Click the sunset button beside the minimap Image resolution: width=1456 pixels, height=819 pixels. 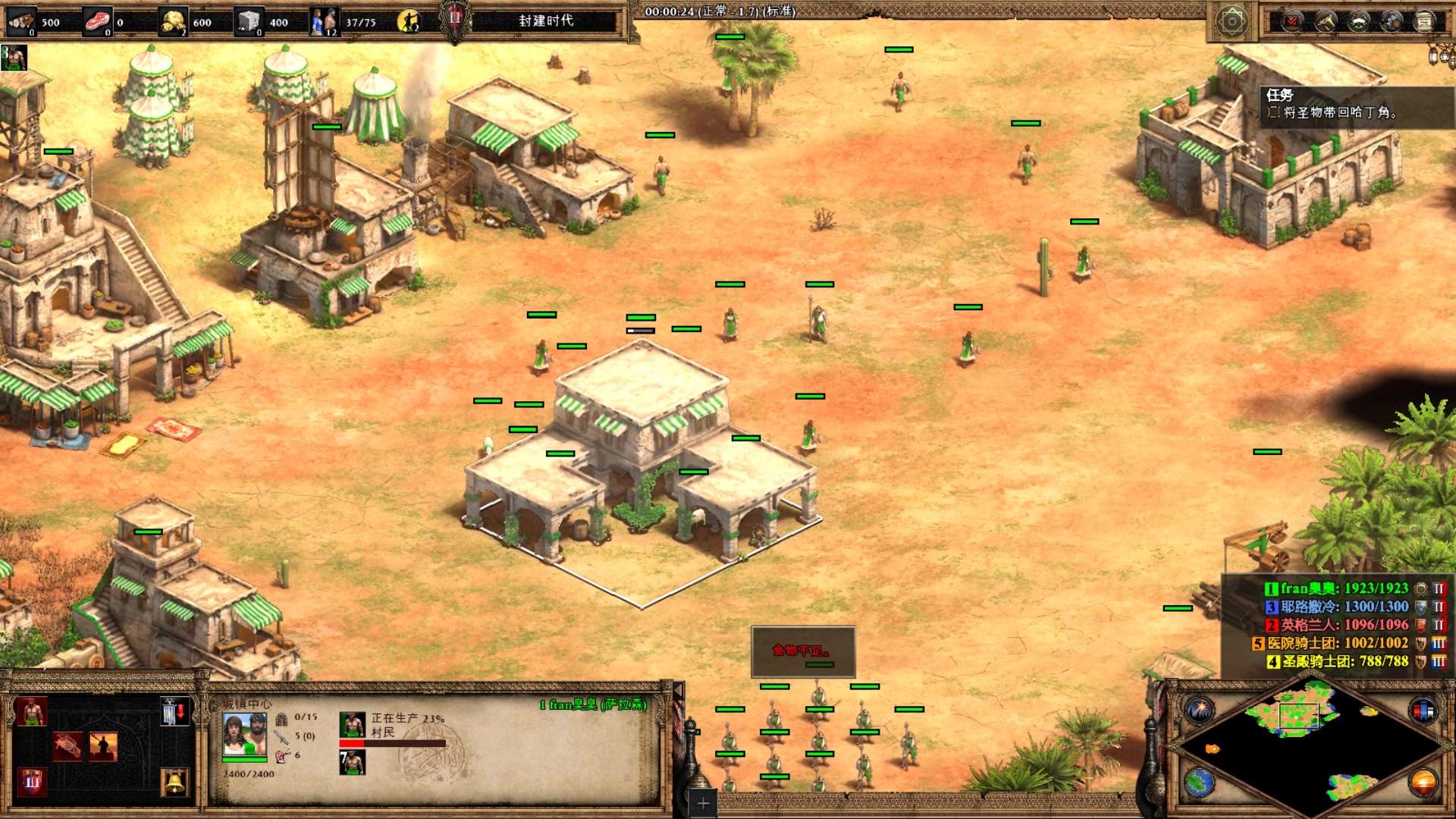coord(1423,783)
